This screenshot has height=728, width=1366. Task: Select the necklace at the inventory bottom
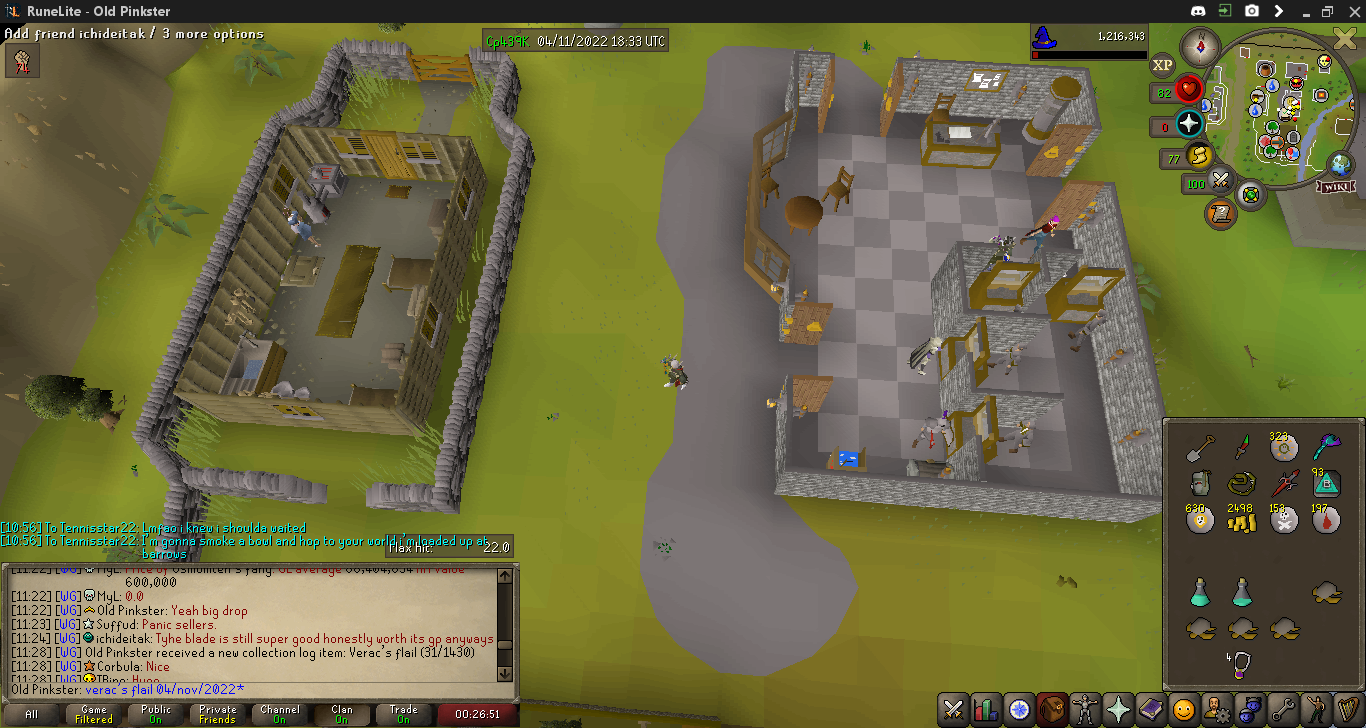tap(1242, 664)
